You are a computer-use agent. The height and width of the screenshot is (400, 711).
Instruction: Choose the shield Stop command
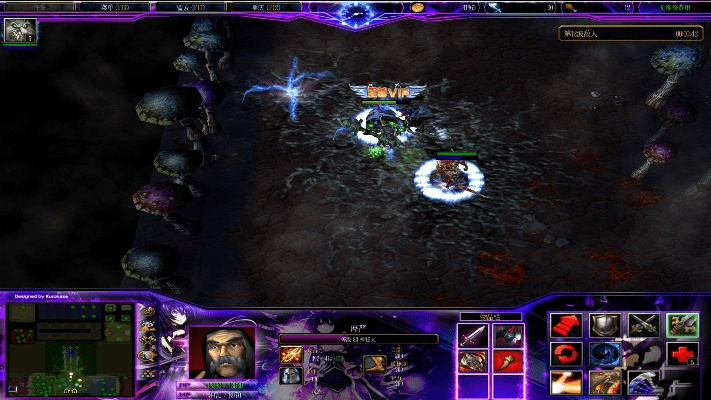[x=604, y=326]
